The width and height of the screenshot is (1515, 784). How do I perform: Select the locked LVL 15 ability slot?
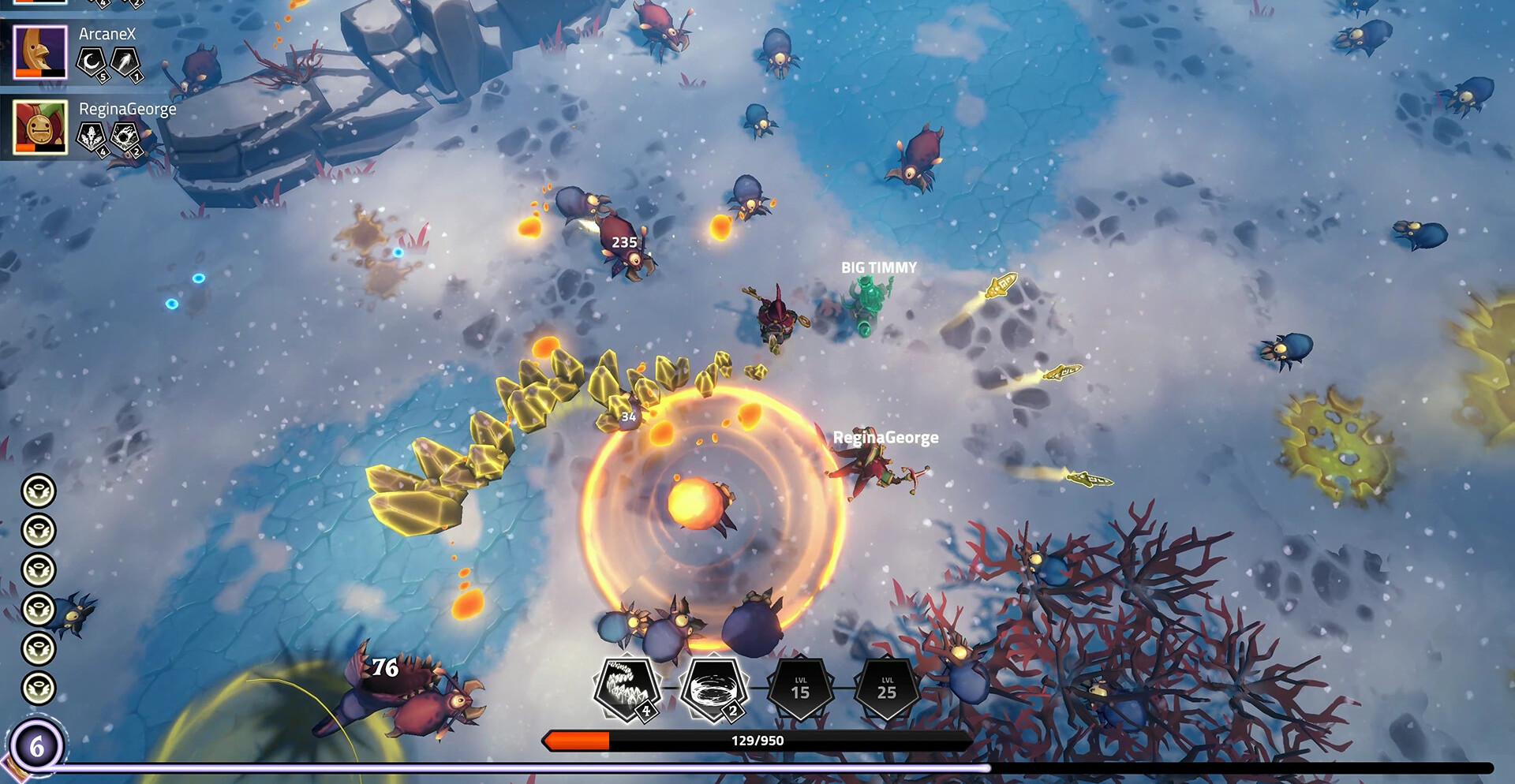coord(800,689)
